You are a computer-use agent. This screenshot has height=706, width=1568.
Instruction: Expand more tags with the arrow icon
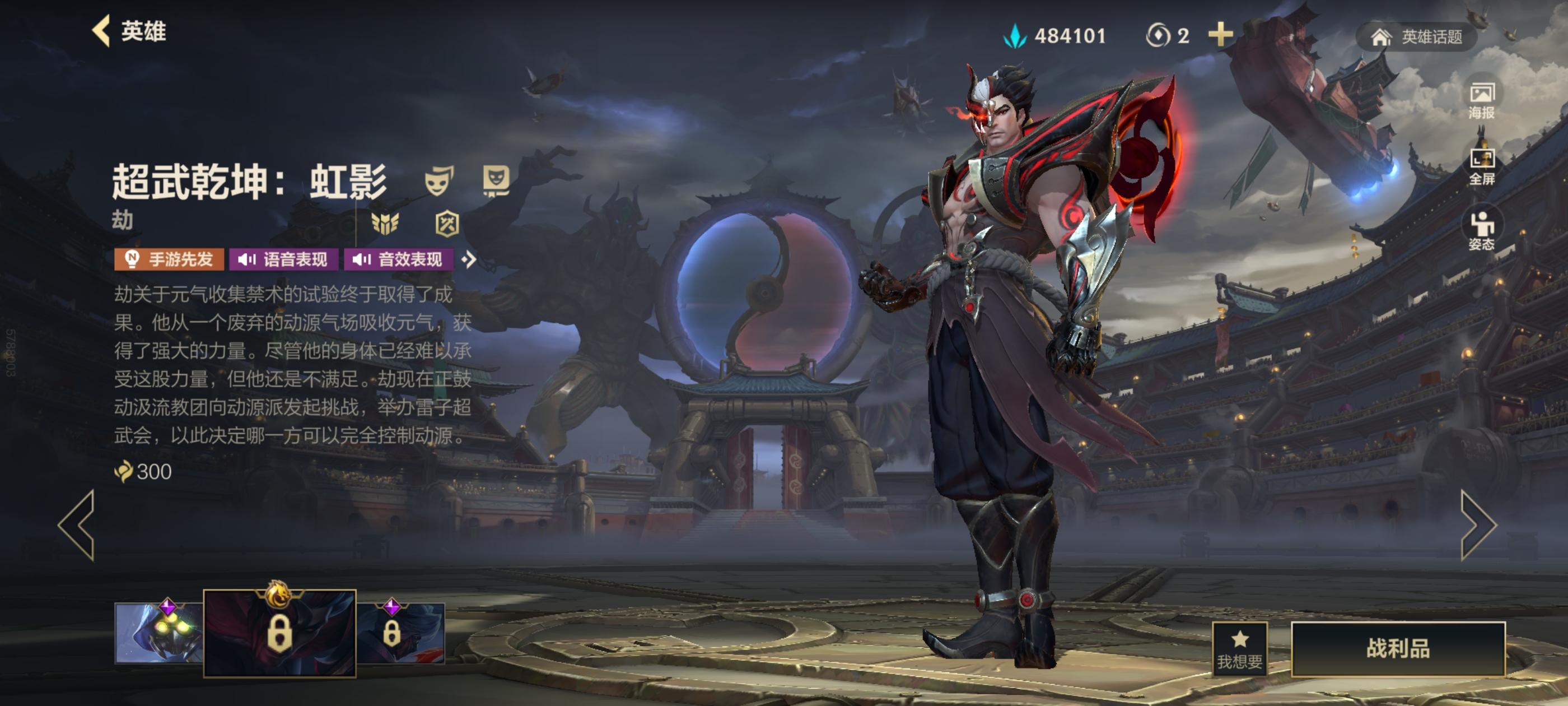click(x=468, y=259)
